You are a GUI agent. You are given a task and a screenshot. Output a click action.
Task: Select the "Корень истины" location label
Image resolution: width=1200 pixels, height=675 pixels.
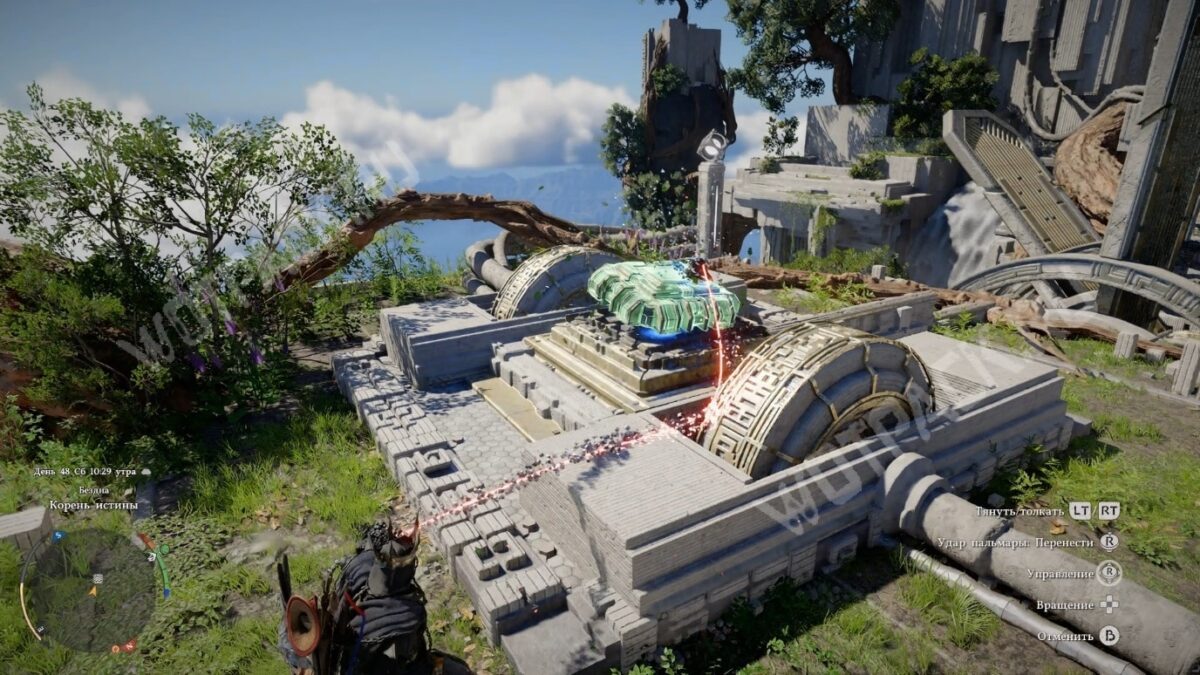coord(94,508)
